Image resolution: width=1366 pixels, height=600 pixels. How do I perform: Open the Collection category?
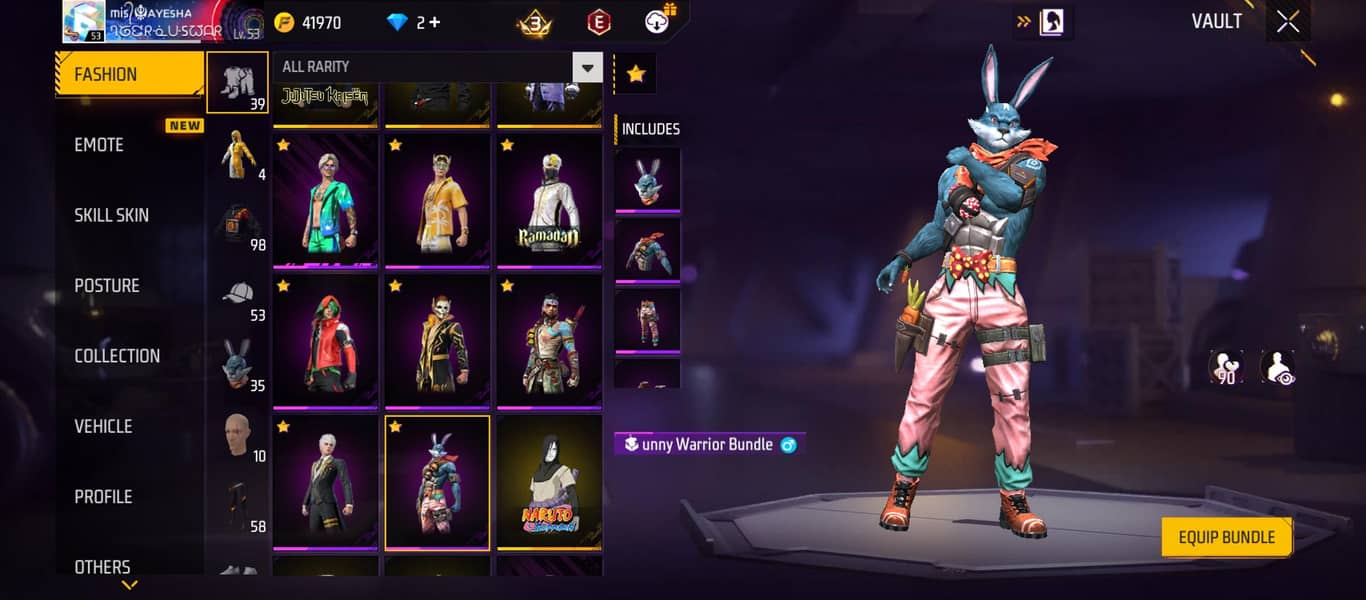coord(117,356)
